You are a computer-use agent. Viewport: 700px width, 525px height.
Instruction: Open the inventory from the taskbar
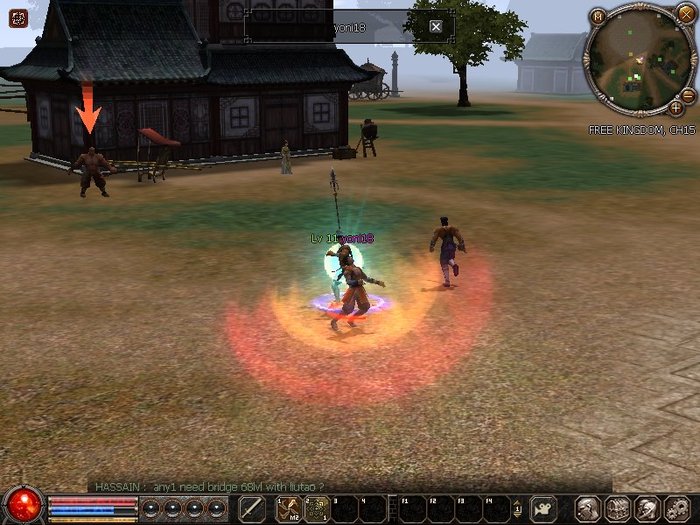pos(618,508)
